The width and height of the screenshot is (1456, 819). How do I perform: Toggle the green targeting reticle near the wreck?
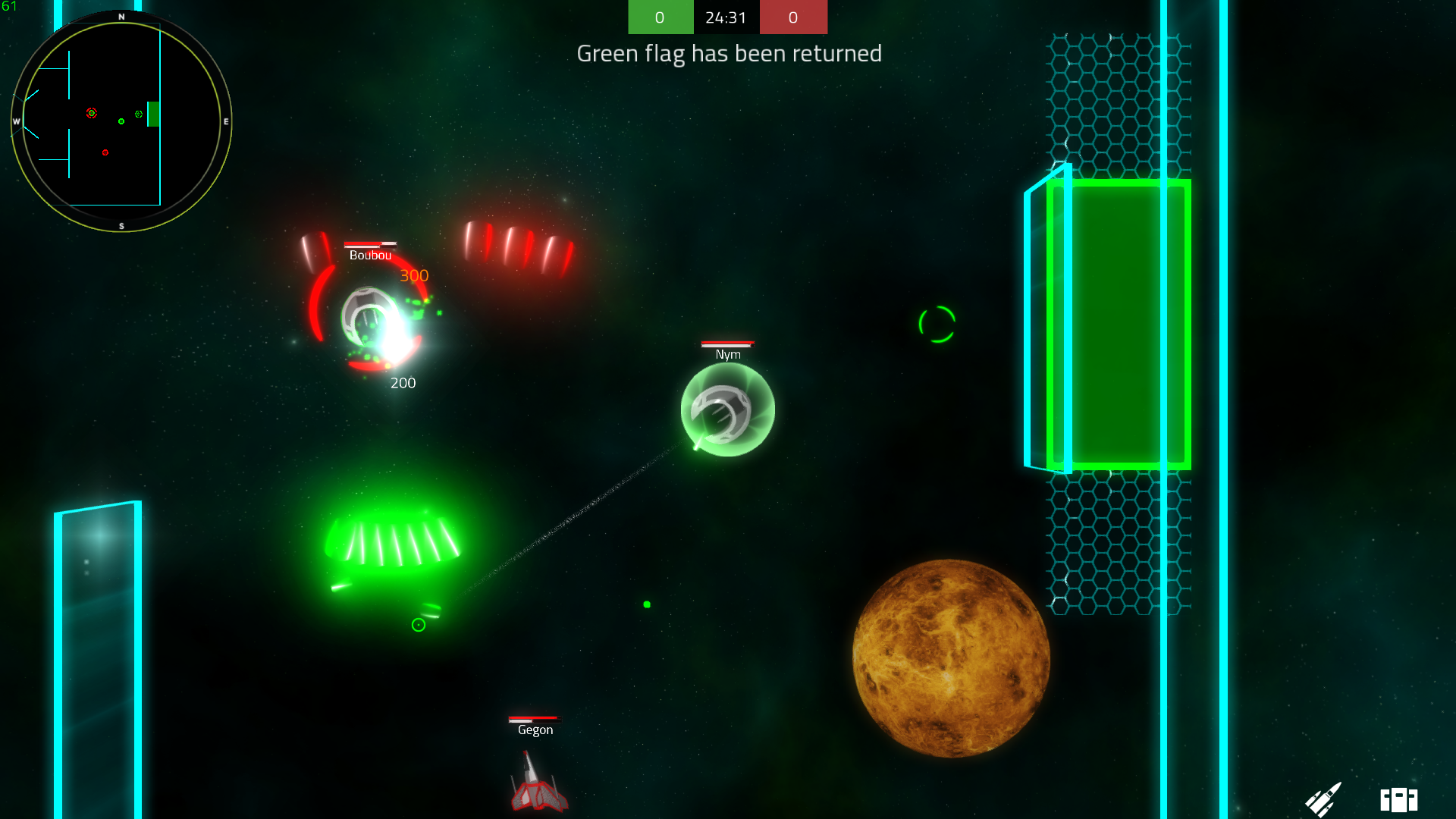(x=418, y=625)
